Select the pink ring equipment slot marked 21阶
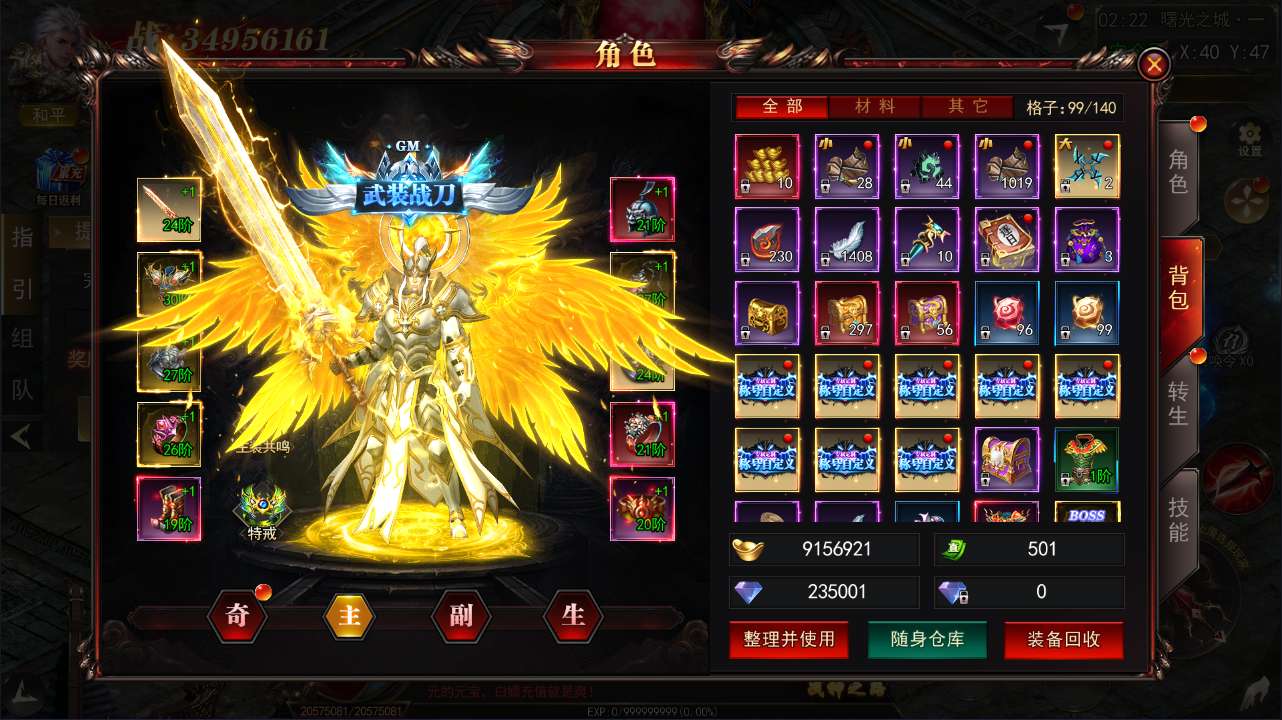 (641, 435)
